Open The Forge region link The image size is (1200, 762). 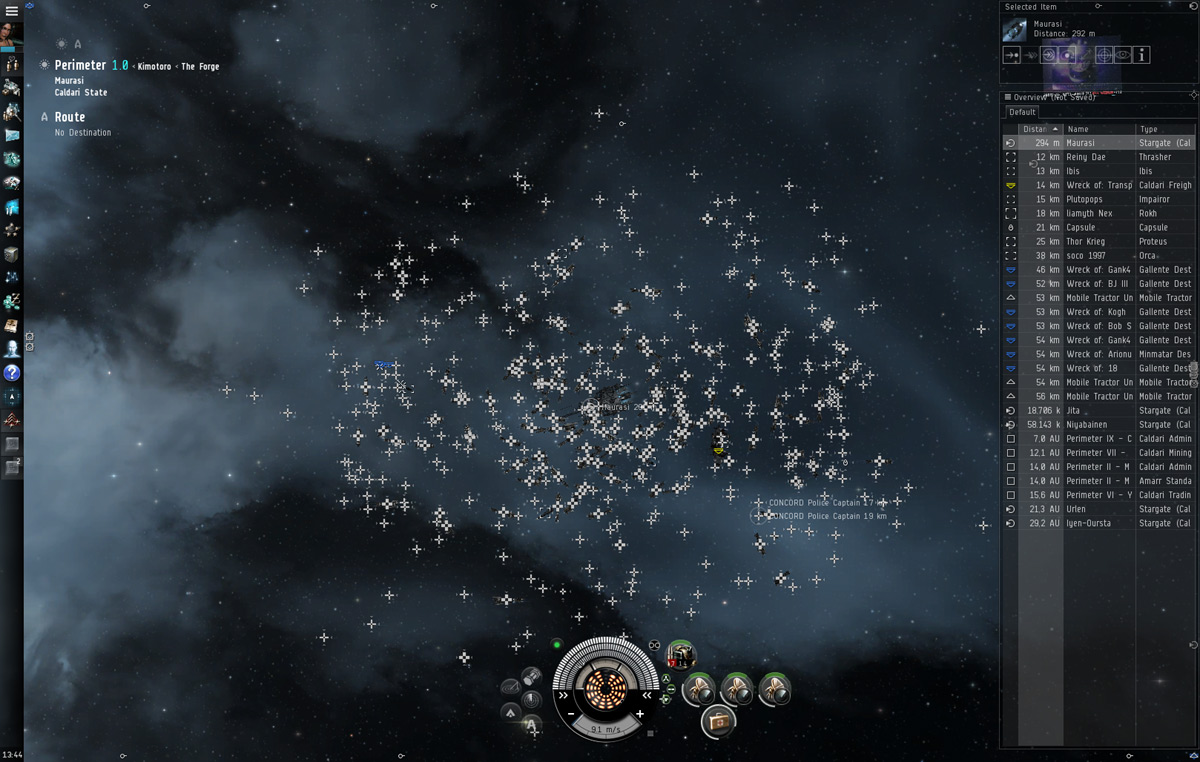click(x=200, y=67)
